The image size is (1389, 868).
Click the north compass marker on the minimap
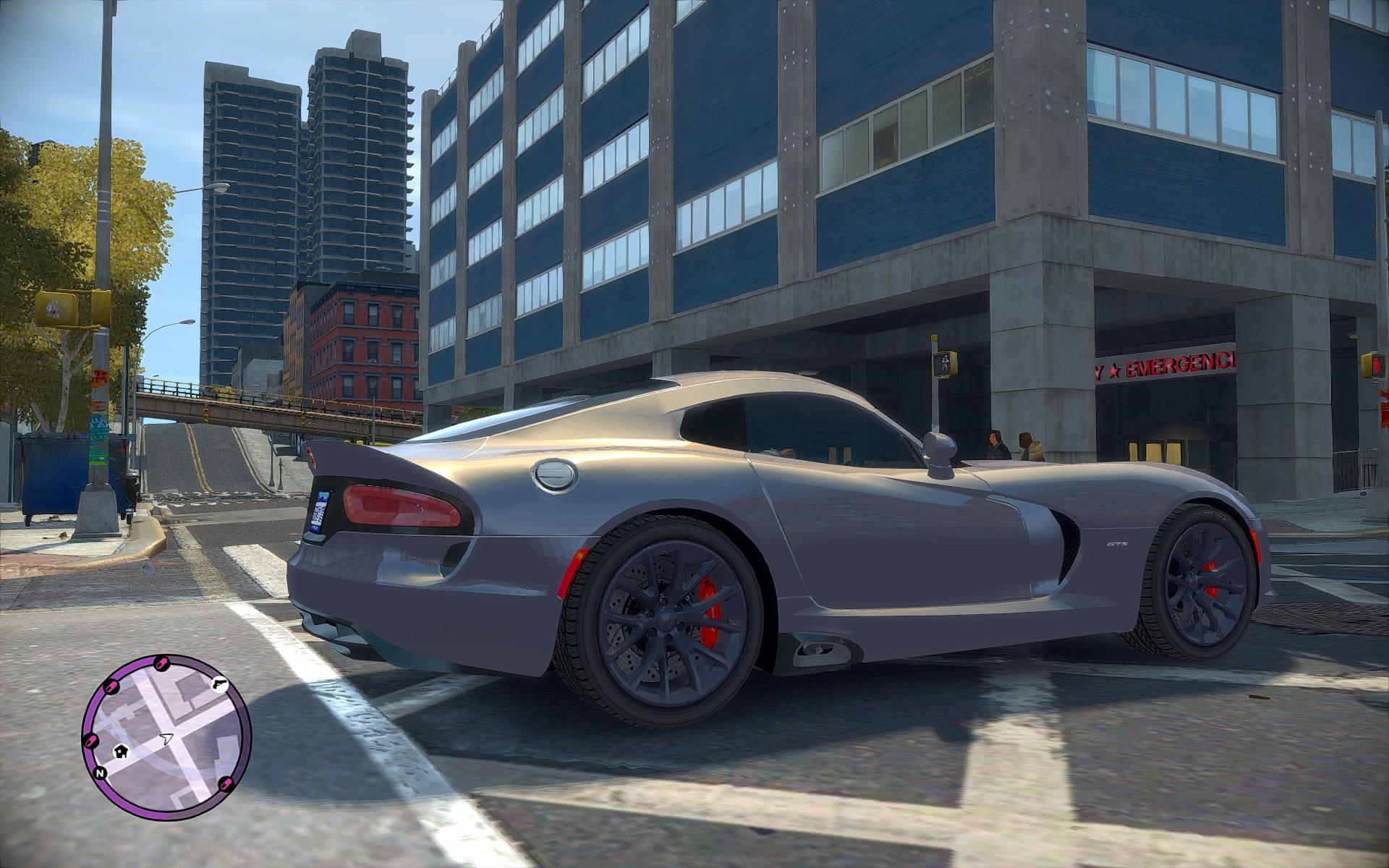click(100, 773)
